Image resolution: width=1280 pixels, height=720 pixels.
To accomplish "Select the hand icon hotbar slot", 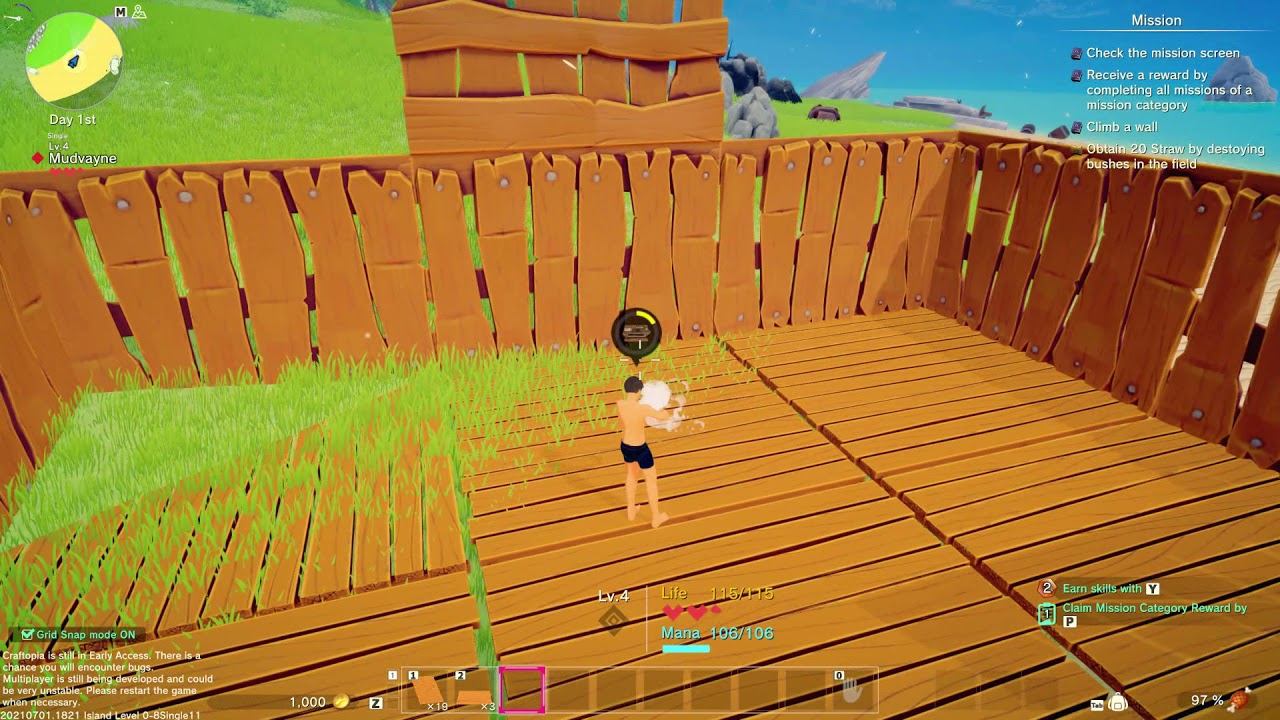I will pyautogui.click(x=851, y=690).
